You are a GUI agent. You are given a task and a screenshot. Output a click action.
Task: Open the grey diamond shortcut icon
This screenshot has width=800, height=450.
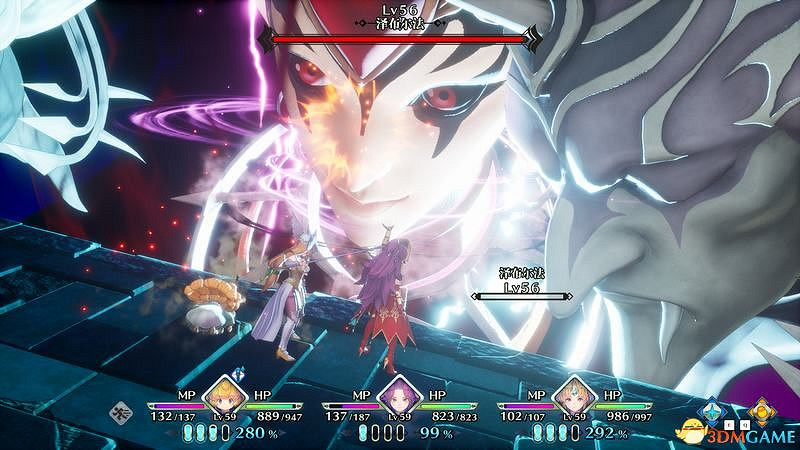tap(120, 408)
